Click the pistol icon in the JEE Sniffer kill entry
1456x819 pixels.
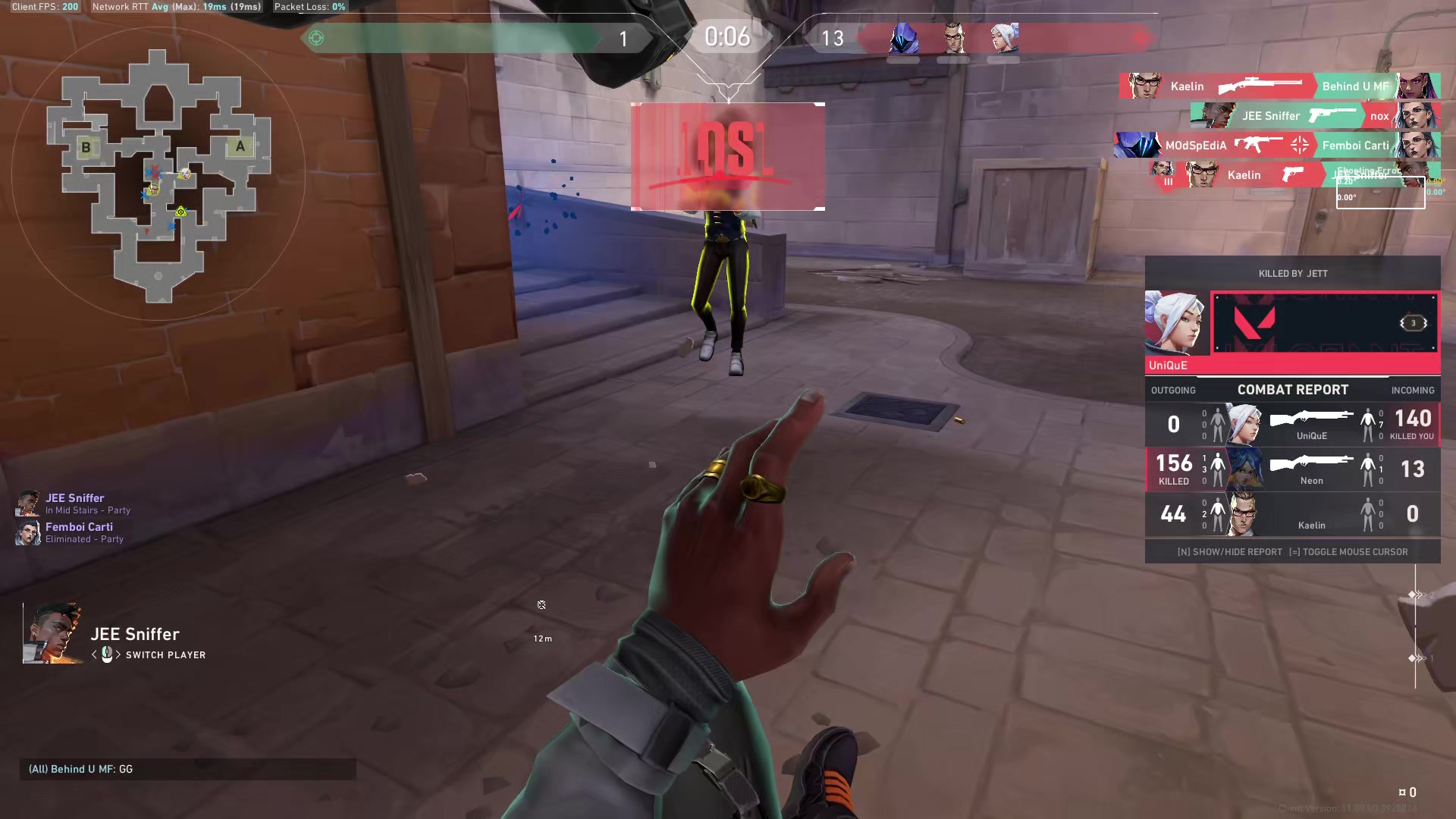(1332, 115)
